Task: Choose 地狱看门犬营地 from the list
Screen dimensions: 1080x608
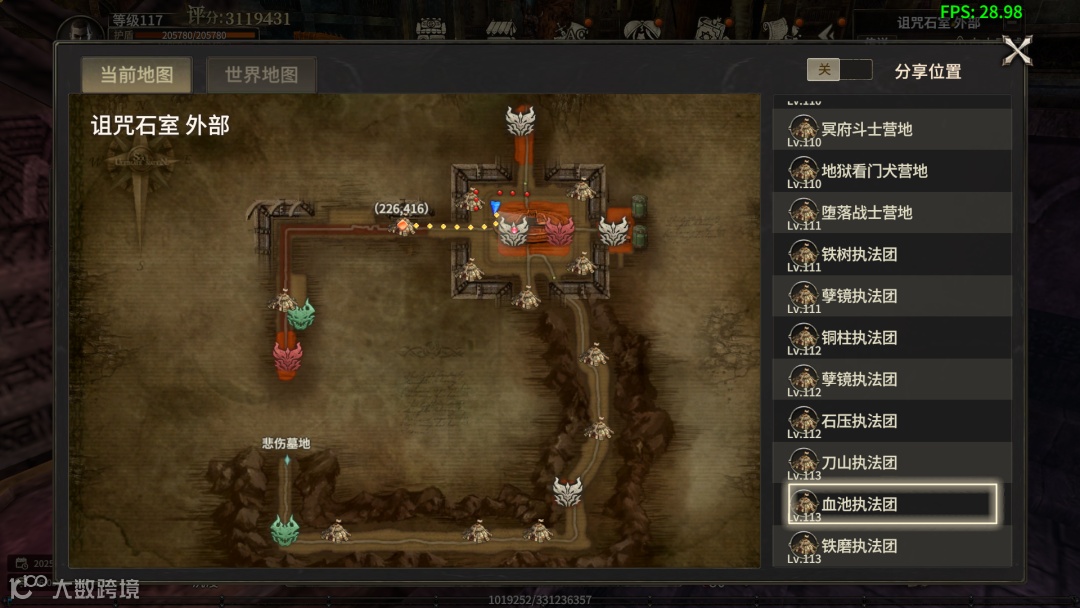Action: click(x=891, y=171)
